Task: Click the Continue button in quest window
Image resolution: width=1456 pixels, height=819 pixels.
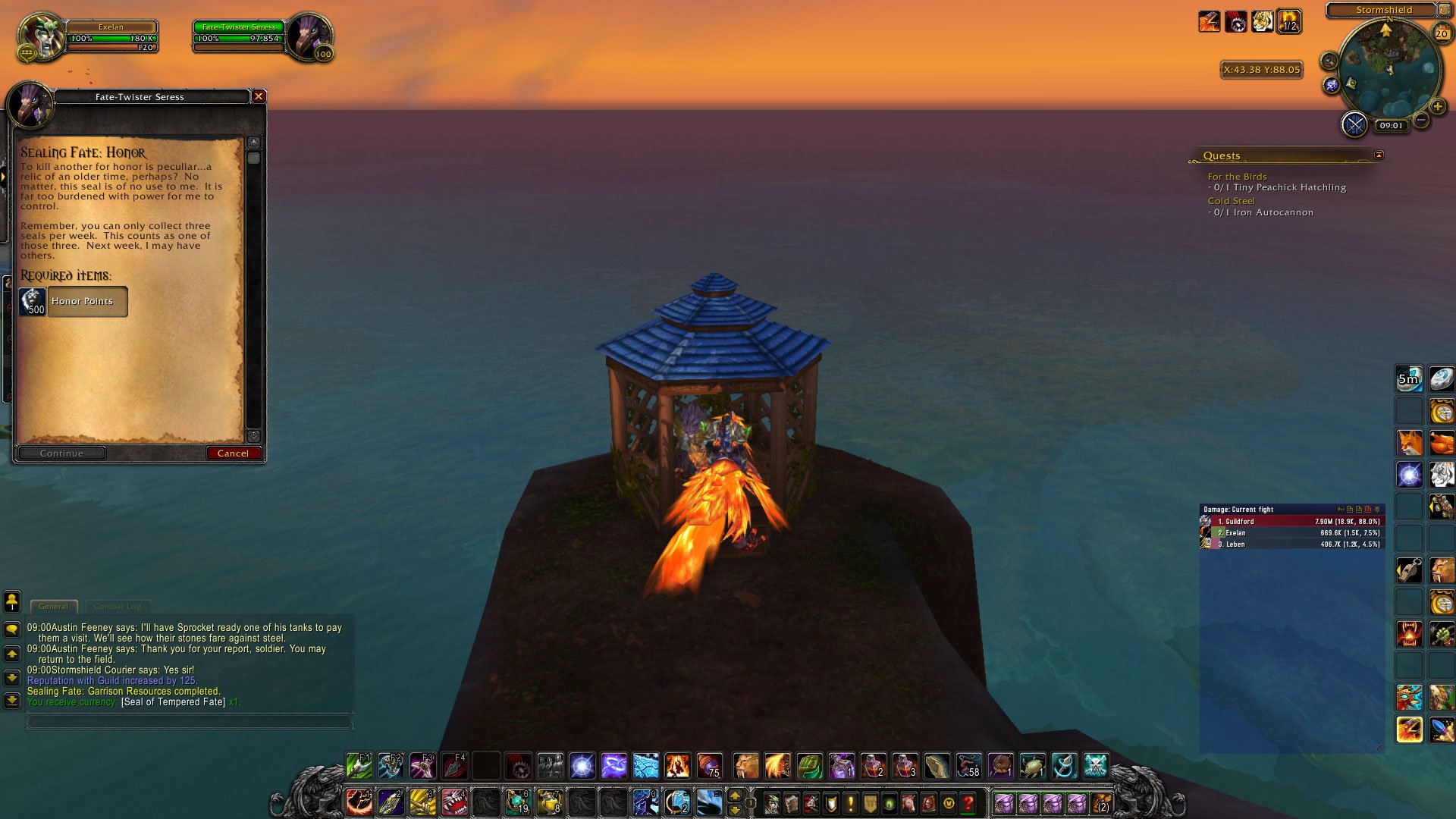Action: click(61, 453)
